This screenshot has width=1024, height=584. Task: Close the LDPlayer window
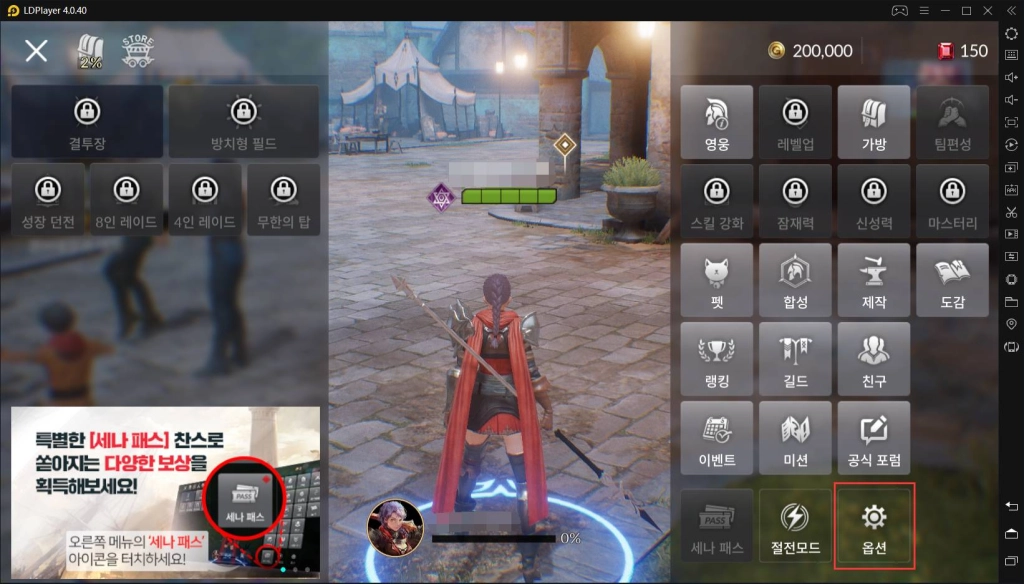[989, 10]
